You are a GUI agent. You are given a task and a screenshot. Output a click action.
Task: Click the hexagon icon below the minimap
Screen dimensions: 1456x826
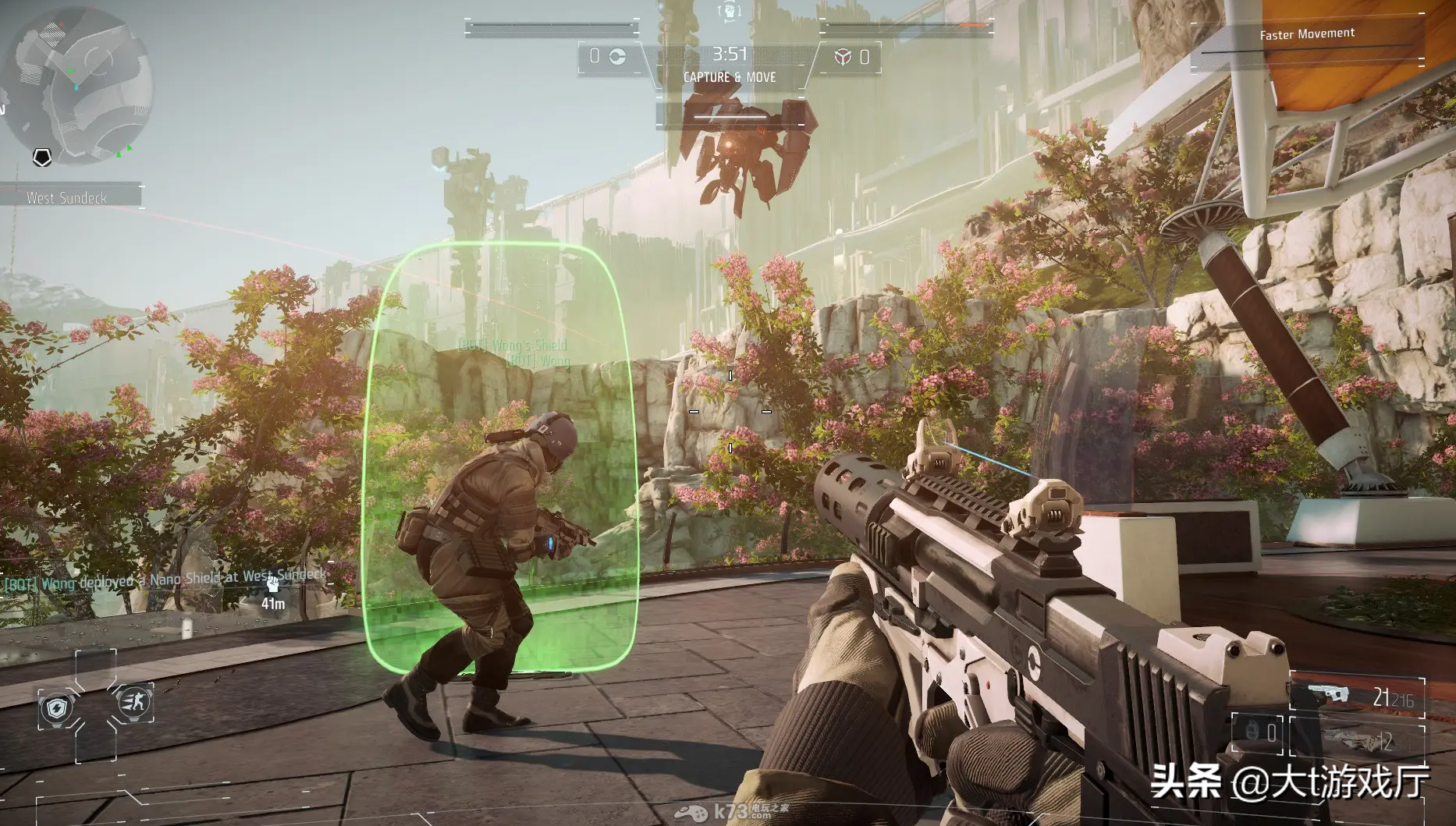pos(42,158)
